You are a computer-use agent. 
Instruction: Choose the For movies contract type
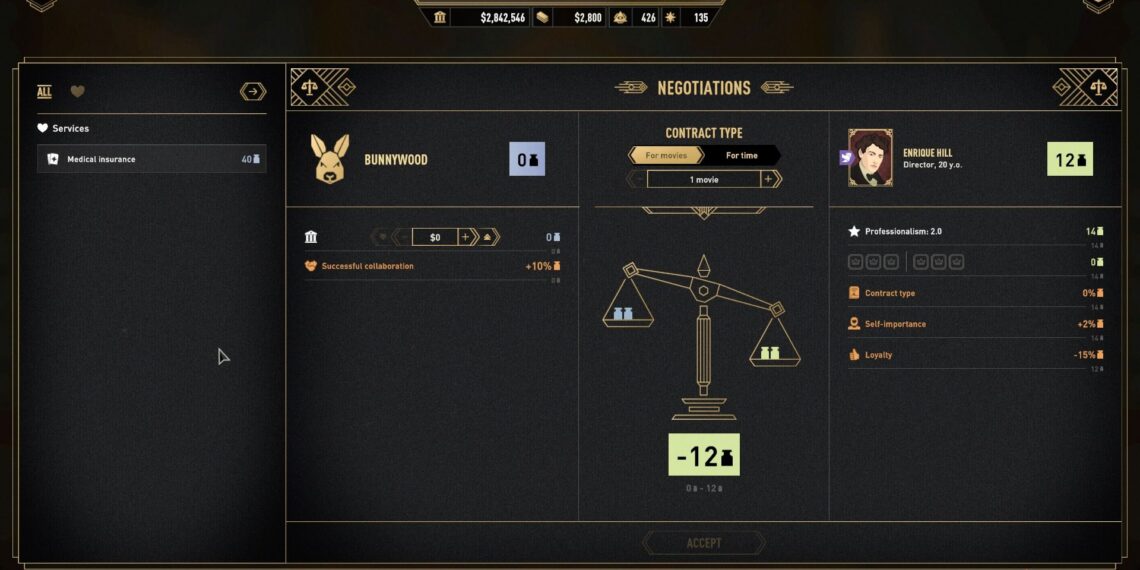point(666,155)
